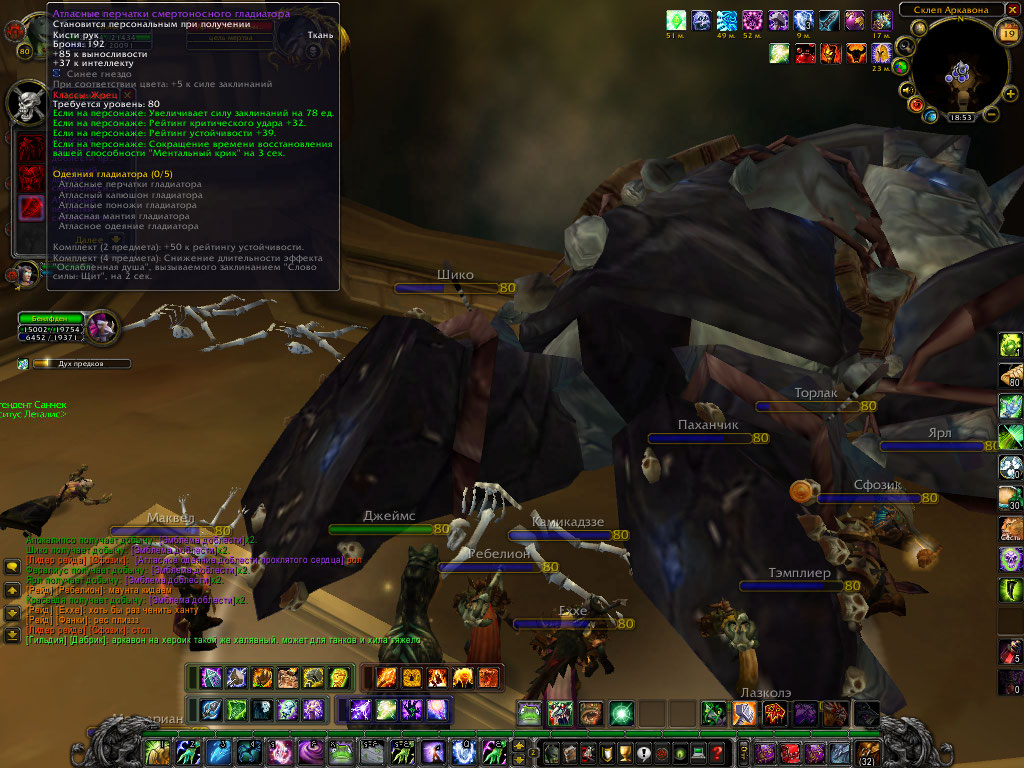Open the red question mark help button
The height and width of the screenshot is (768, 1024).
(x=717, y=753)
